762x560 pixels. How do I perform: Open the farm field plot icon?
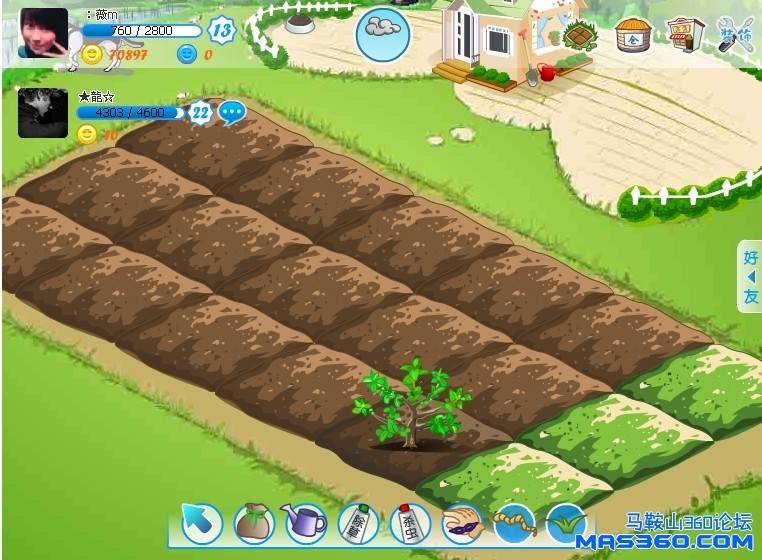579,35
